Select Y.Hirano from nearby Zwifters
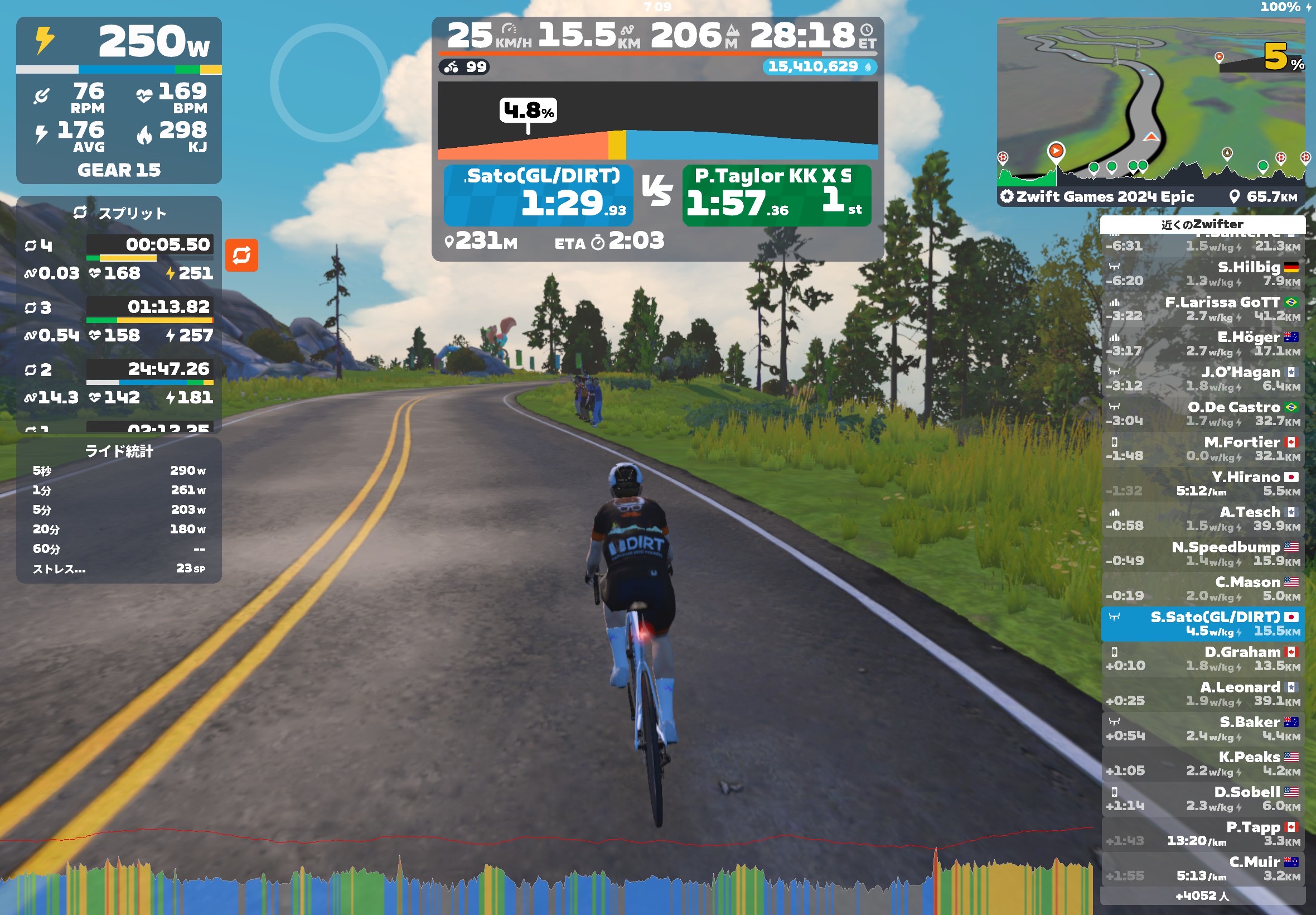The height and width of the screenshot is (915, 1316). [x=1202, y=484]
